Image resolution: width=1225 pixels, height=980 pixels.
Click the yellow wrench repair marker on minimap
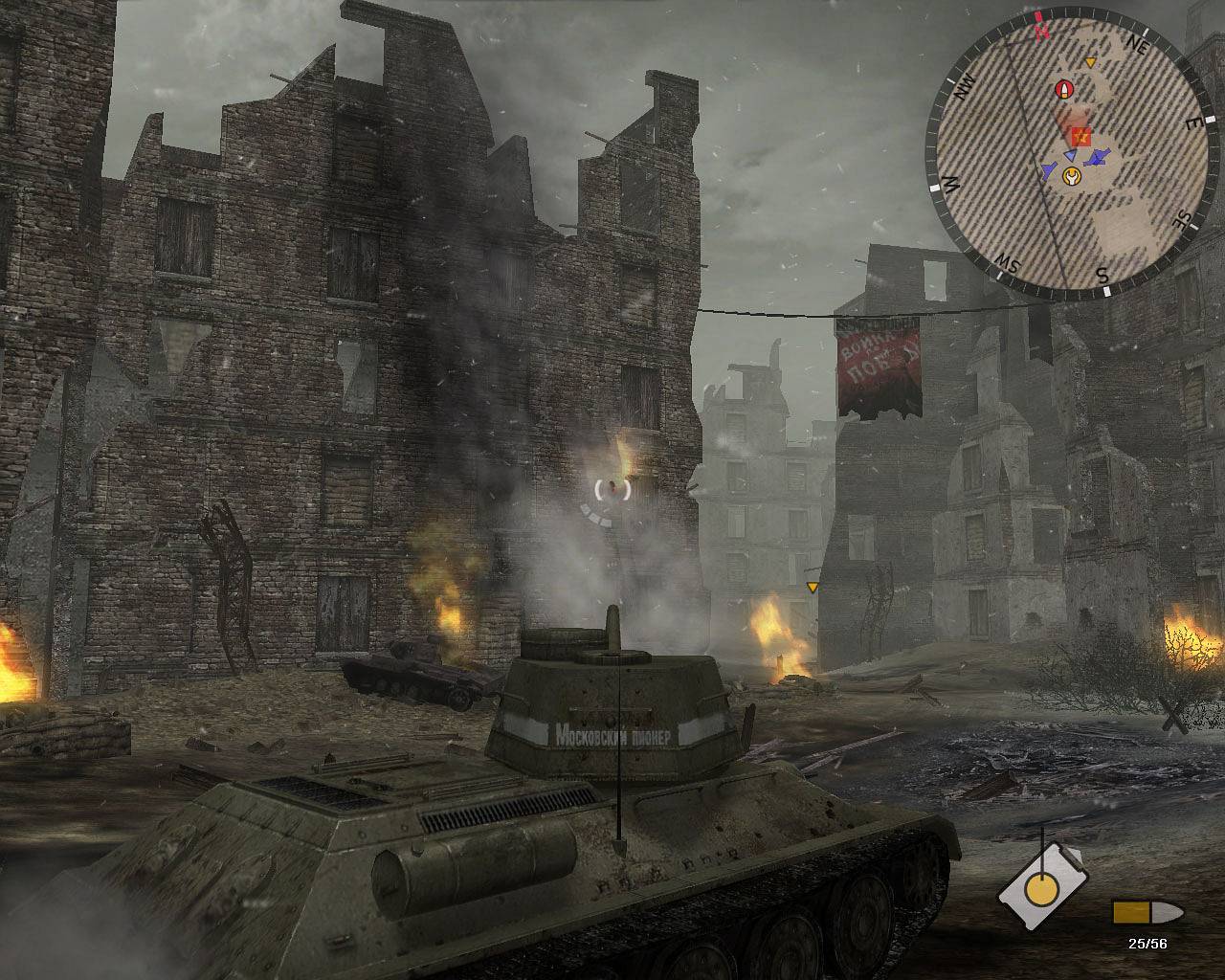click(1073, 177)
